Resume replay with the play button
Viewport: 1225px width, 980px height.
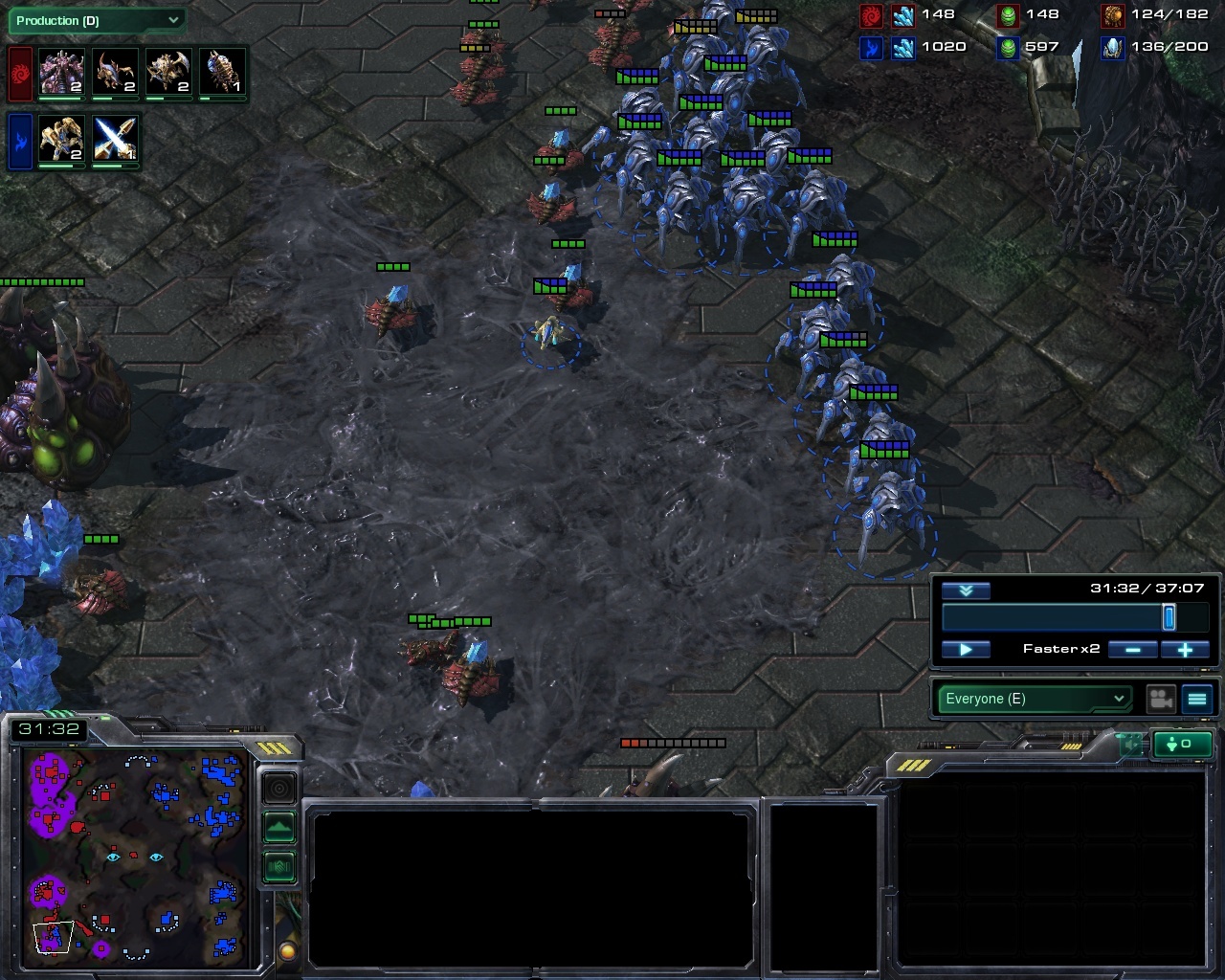pos(966,650)
